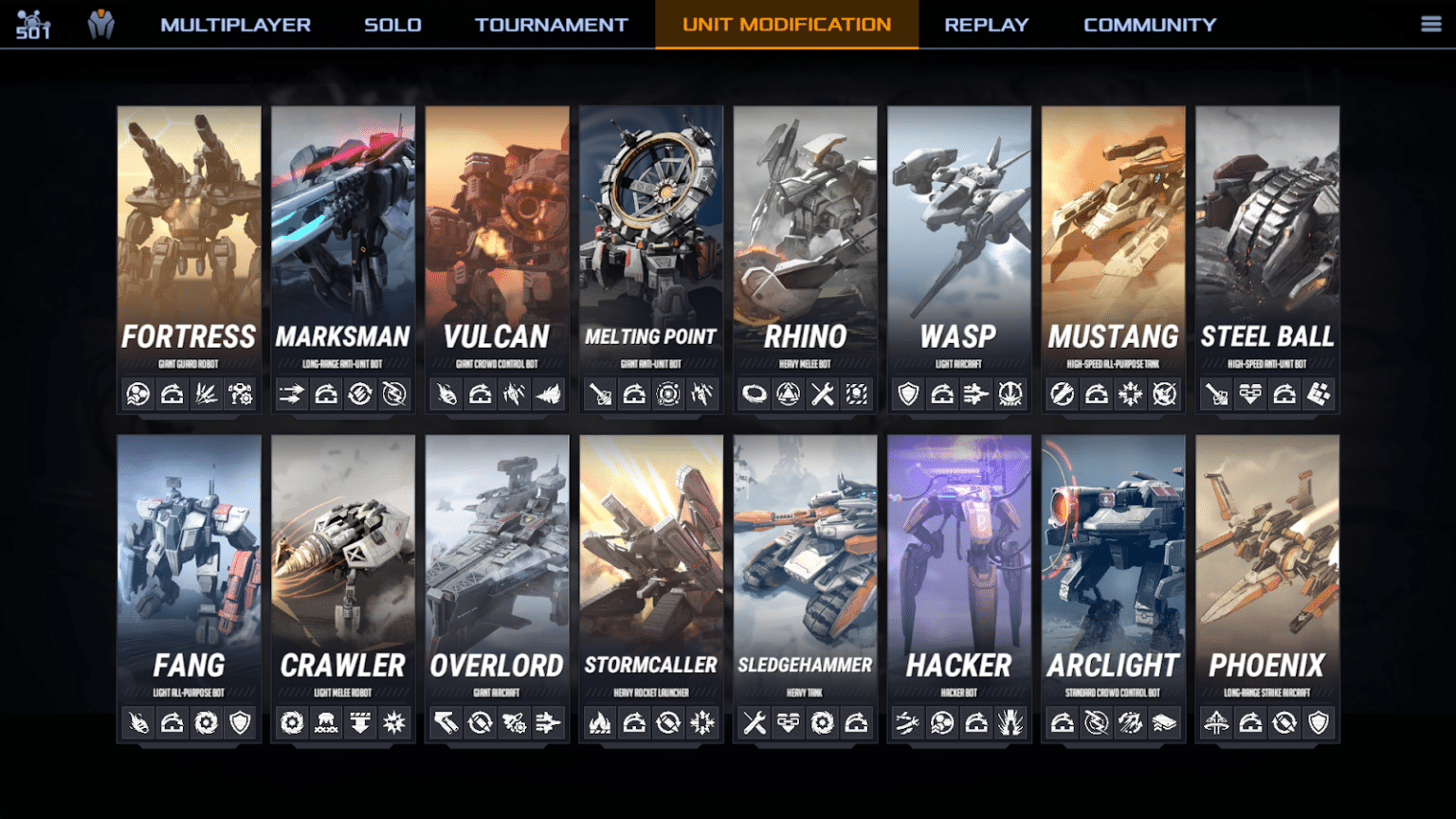Choose the Mustang unit card
The image size is (1456, 819).
(1113, 237)
